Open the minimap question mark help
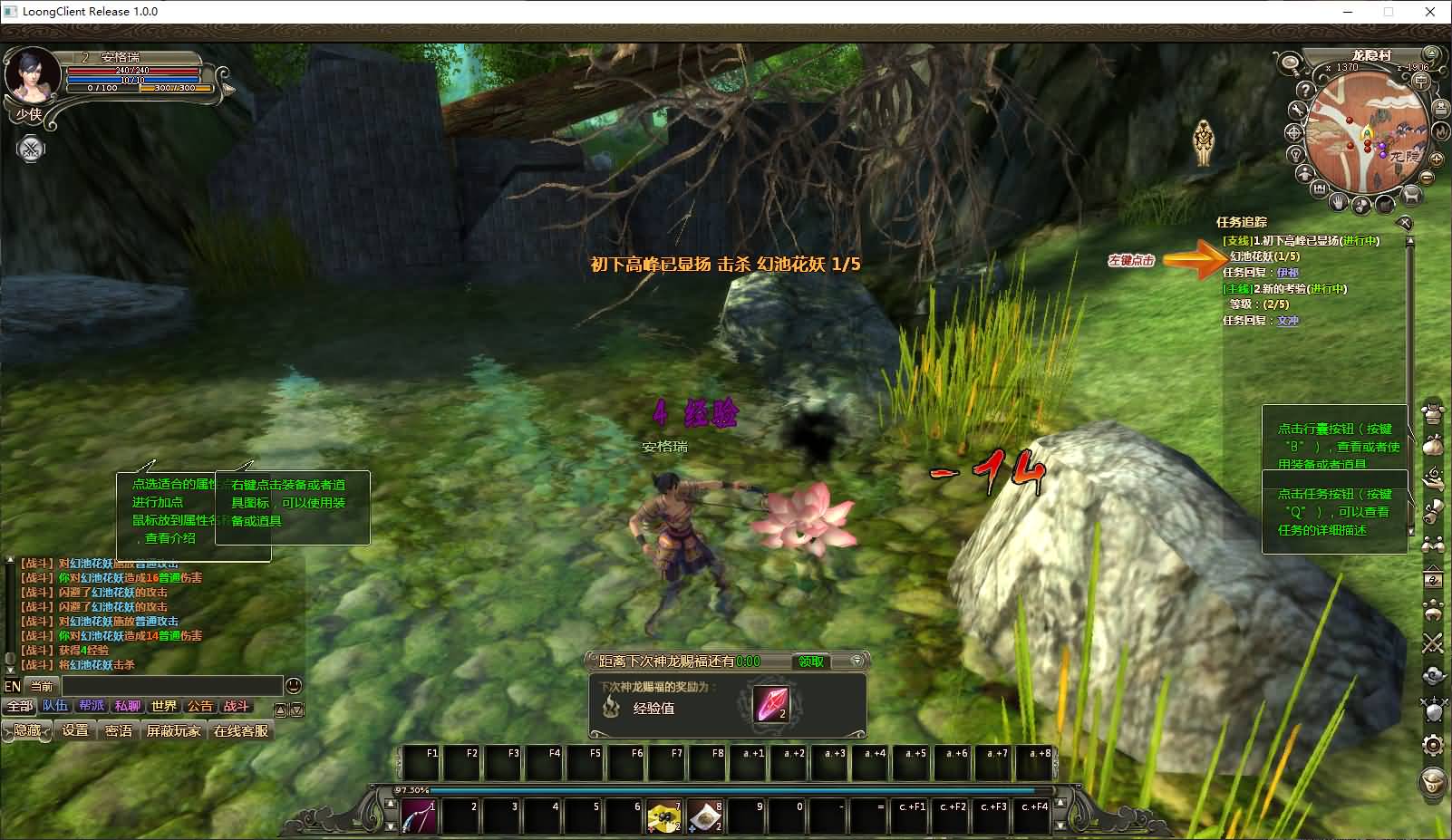Image resolution: width=1452 pixels, height=840 pixels. coord(1304,91)
